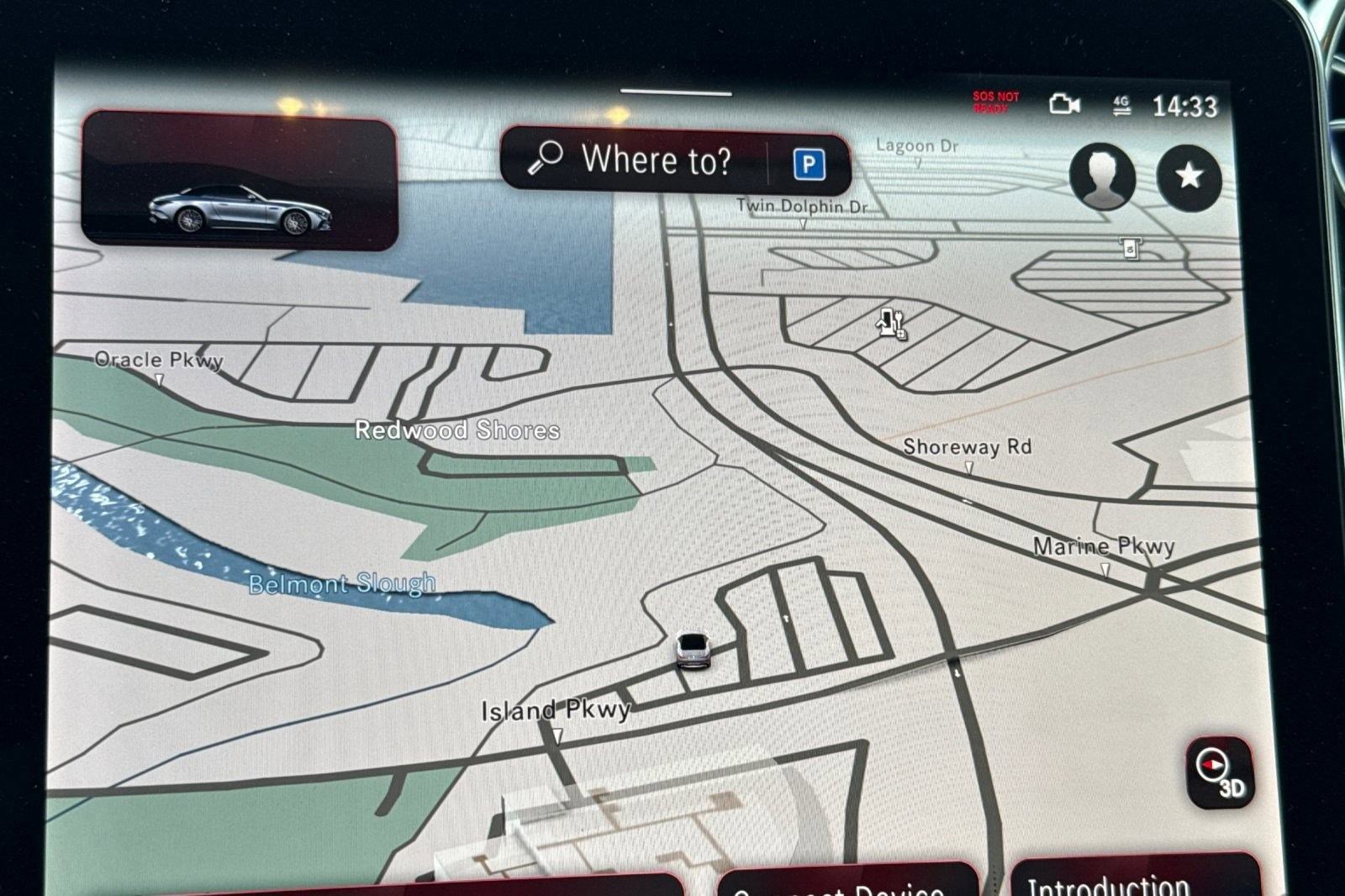Select the car position marker on the map
Image resolution: width=1345 pixels, height=896 pixels.
pos(692,651)
